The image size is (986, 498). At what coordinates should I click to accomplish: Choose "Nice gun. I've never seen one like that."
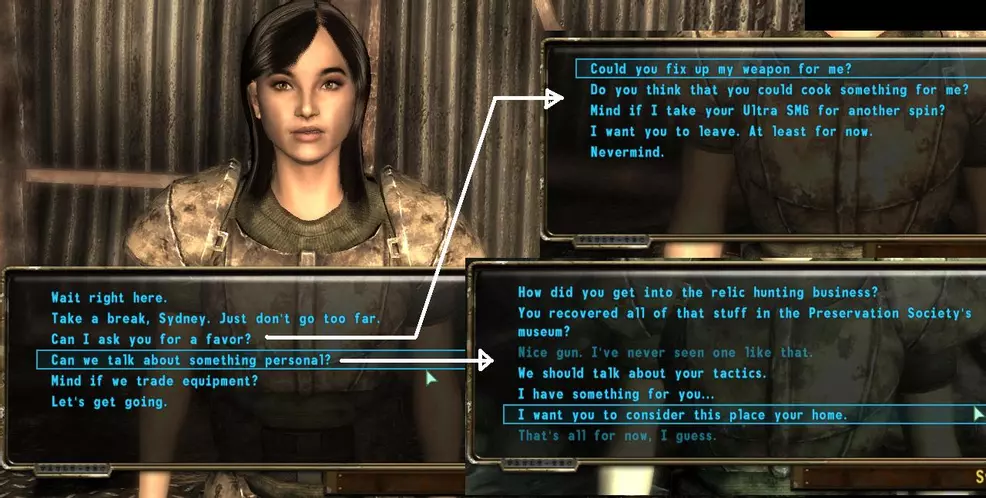[665, 353]
